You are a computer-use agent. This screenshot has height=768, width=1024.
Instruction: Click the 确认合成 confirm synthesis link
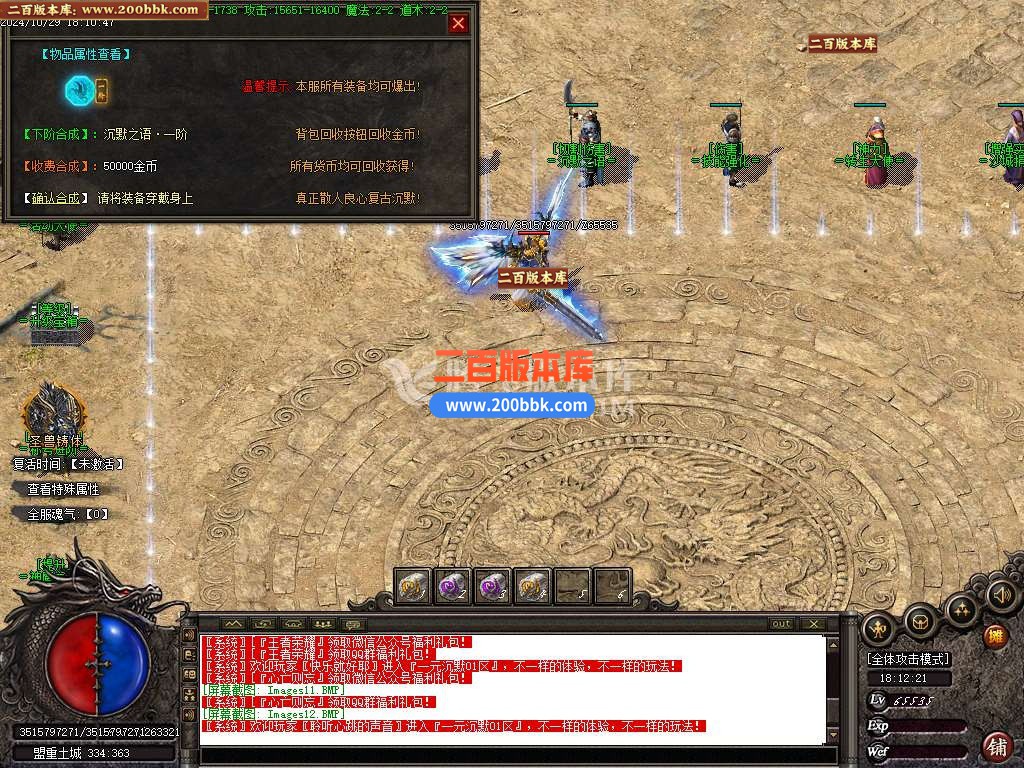tap(57, 198)
